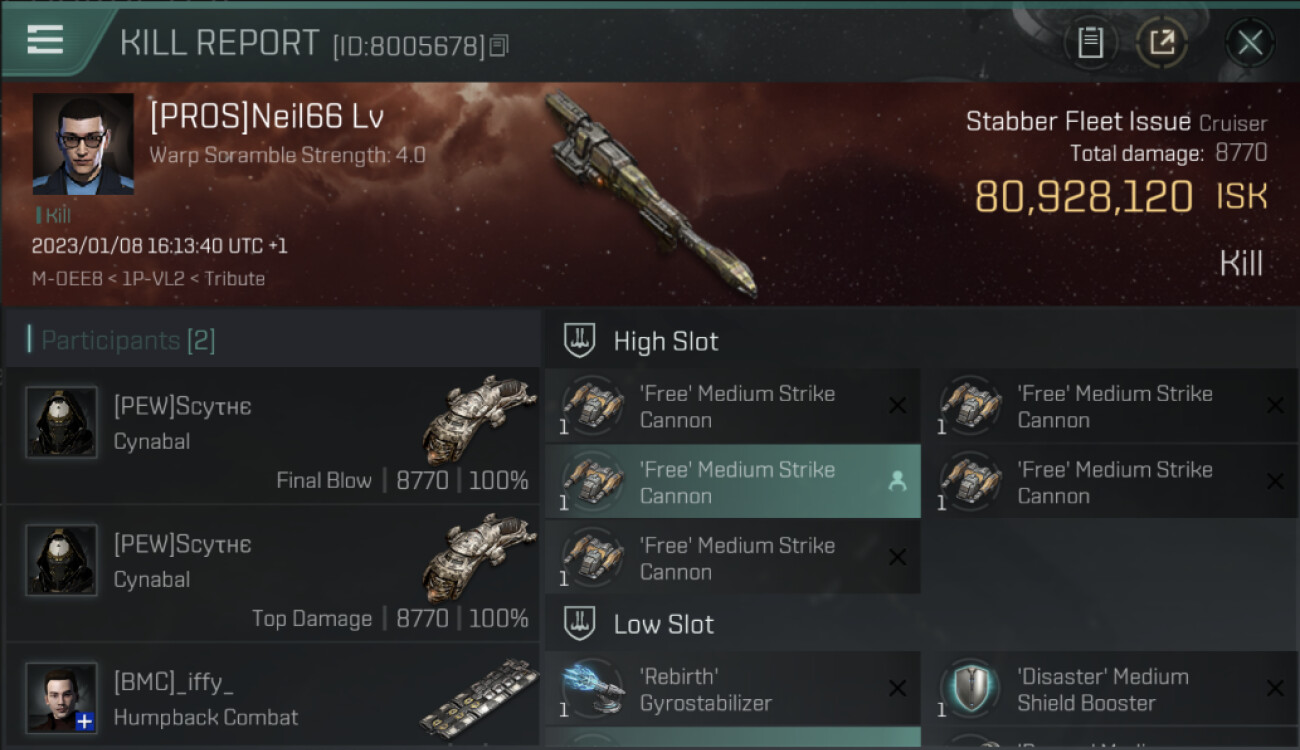
Task: Share the kill report
Action: tap(1161, 42)
